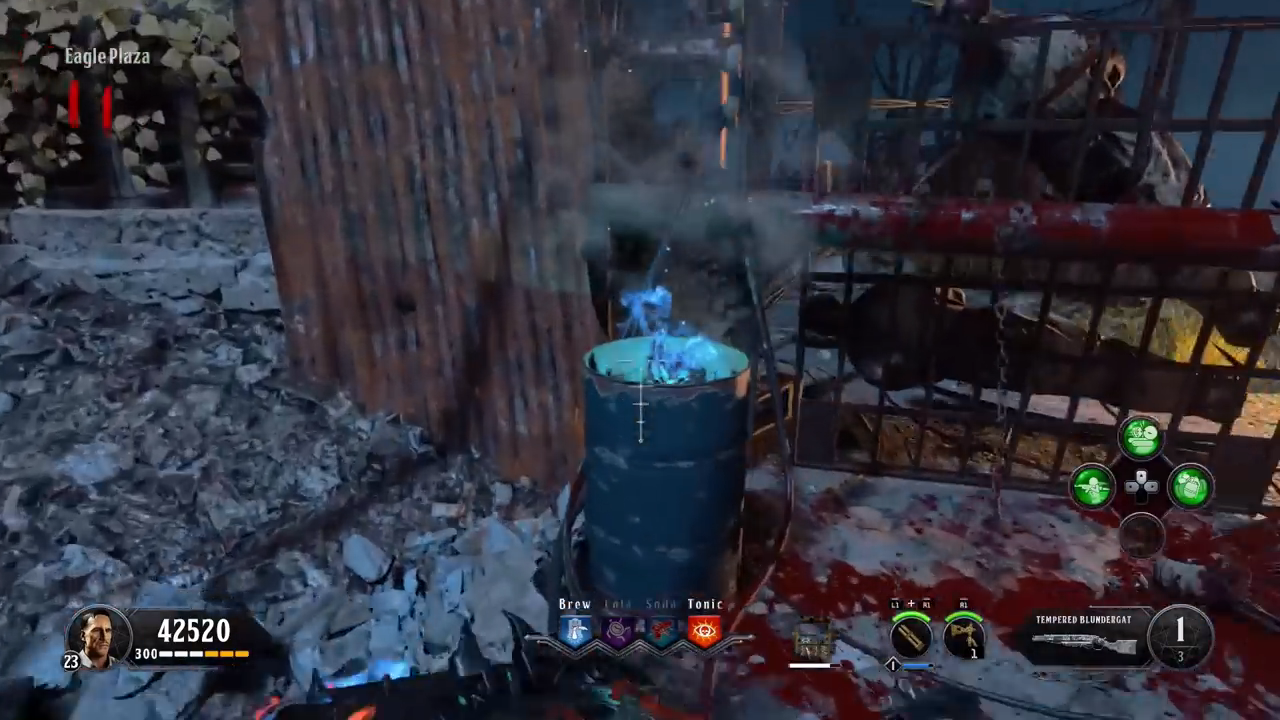The image size is (1280, 720).
Task: Activate the right green elixir icon
Action: [1190, 487]
